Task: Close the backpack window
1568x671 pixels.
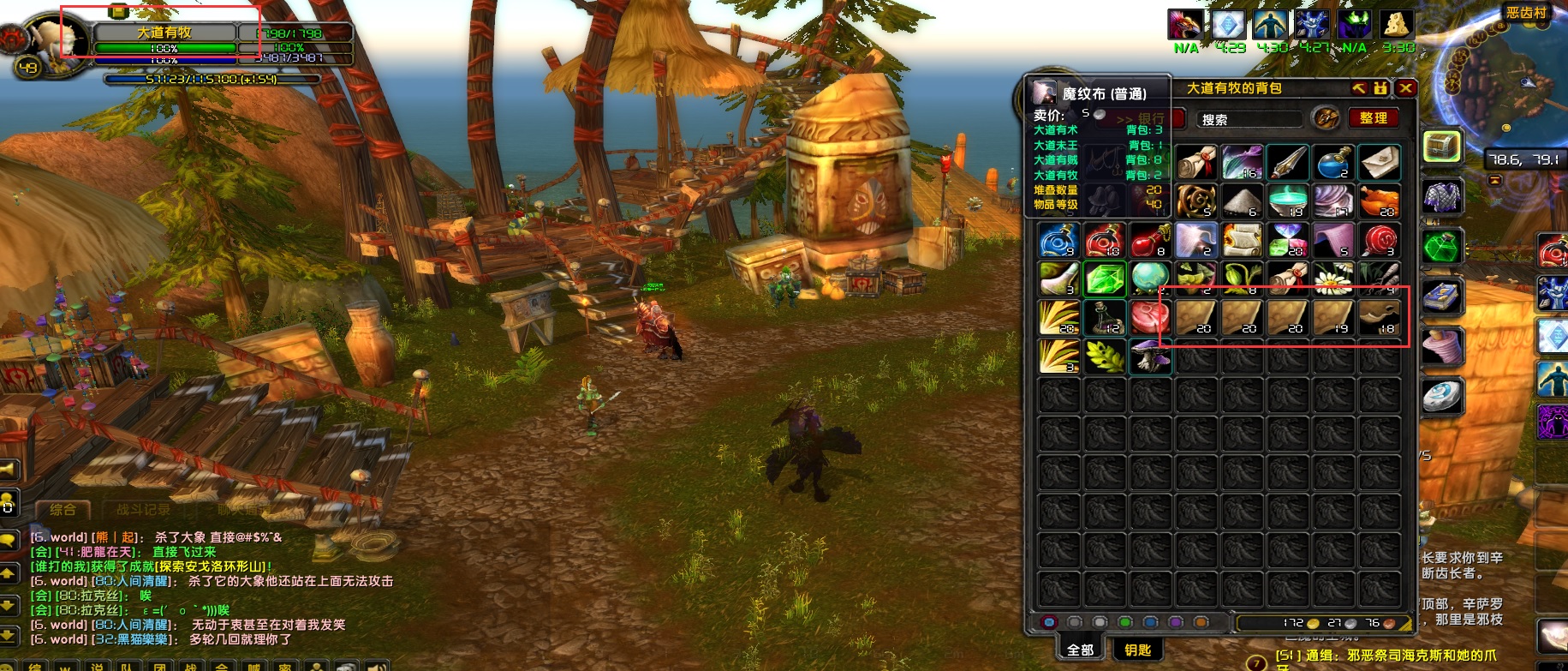Action: pyautogui.click(x=1405, y=88)
